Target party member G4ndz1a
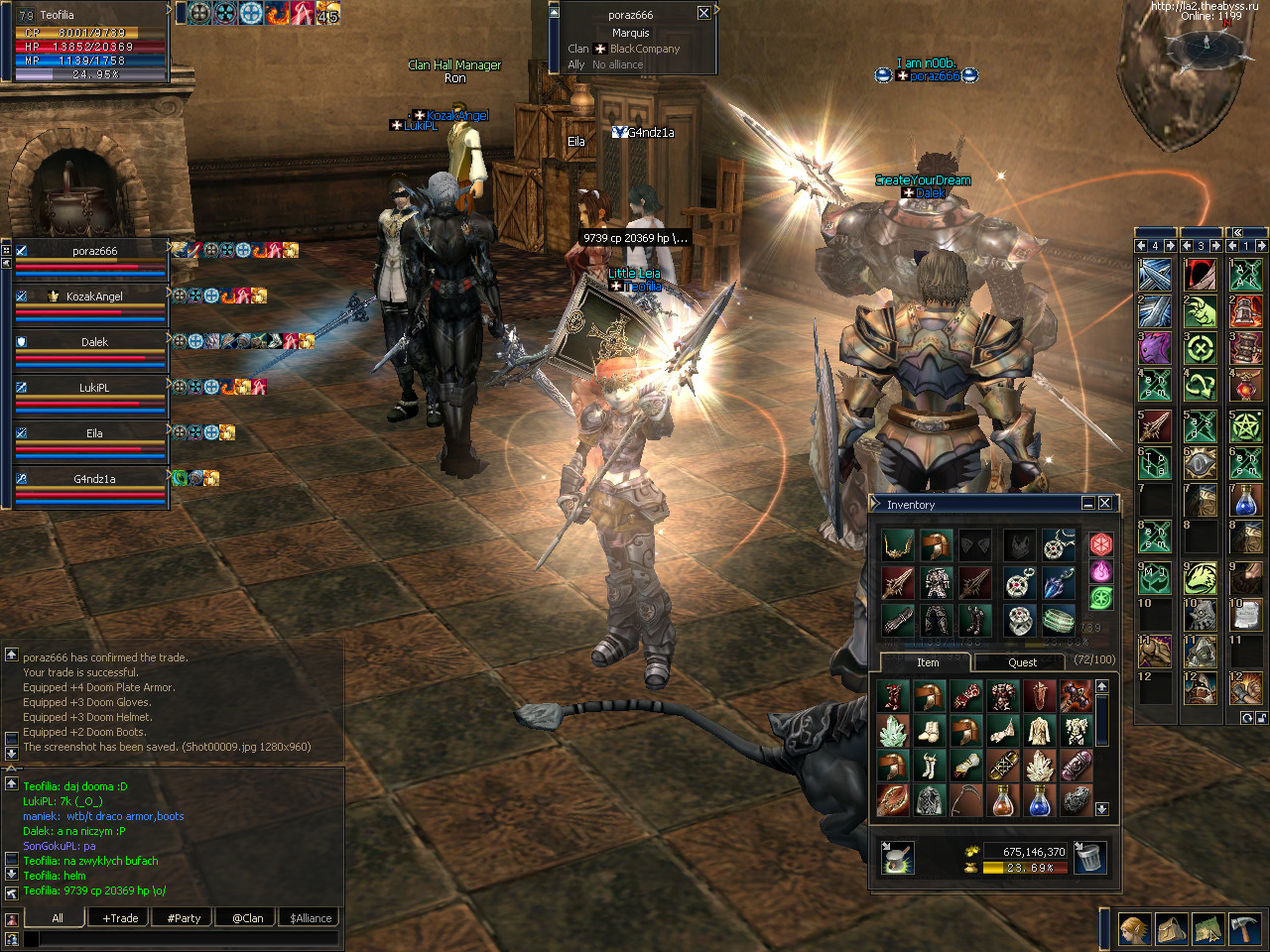The height and width of the screenshot is (952, 1270). 94,479
